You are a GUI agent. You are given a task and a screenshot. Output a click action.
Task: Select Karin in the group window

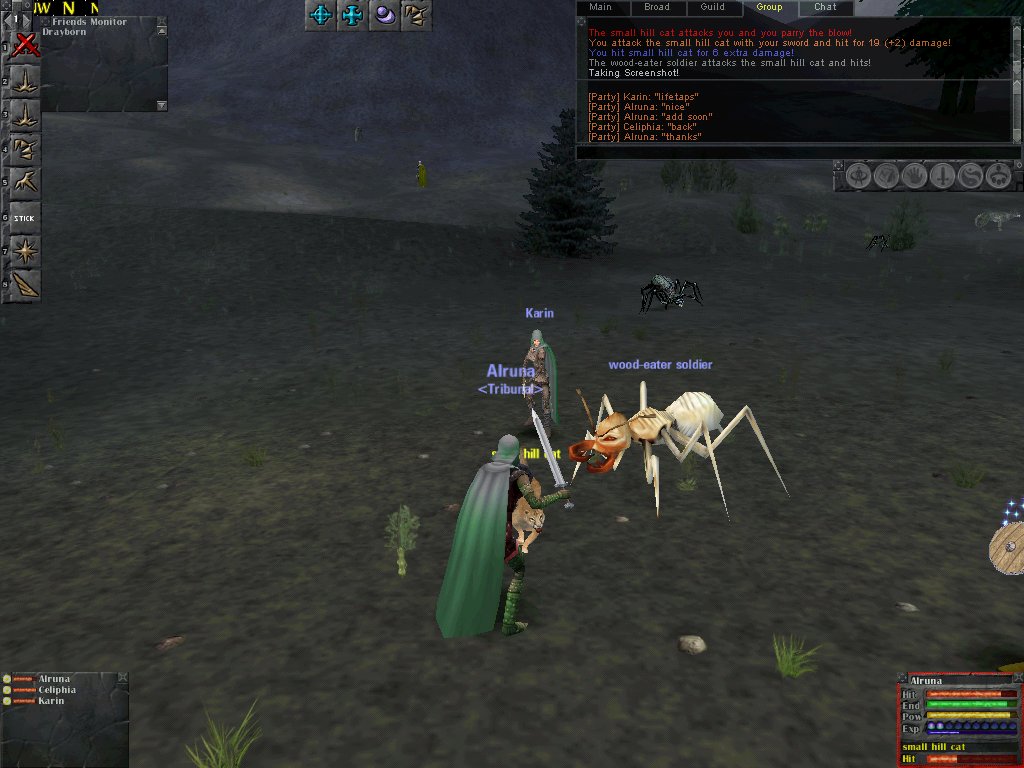pyautogui.click(x=51, y=701)
